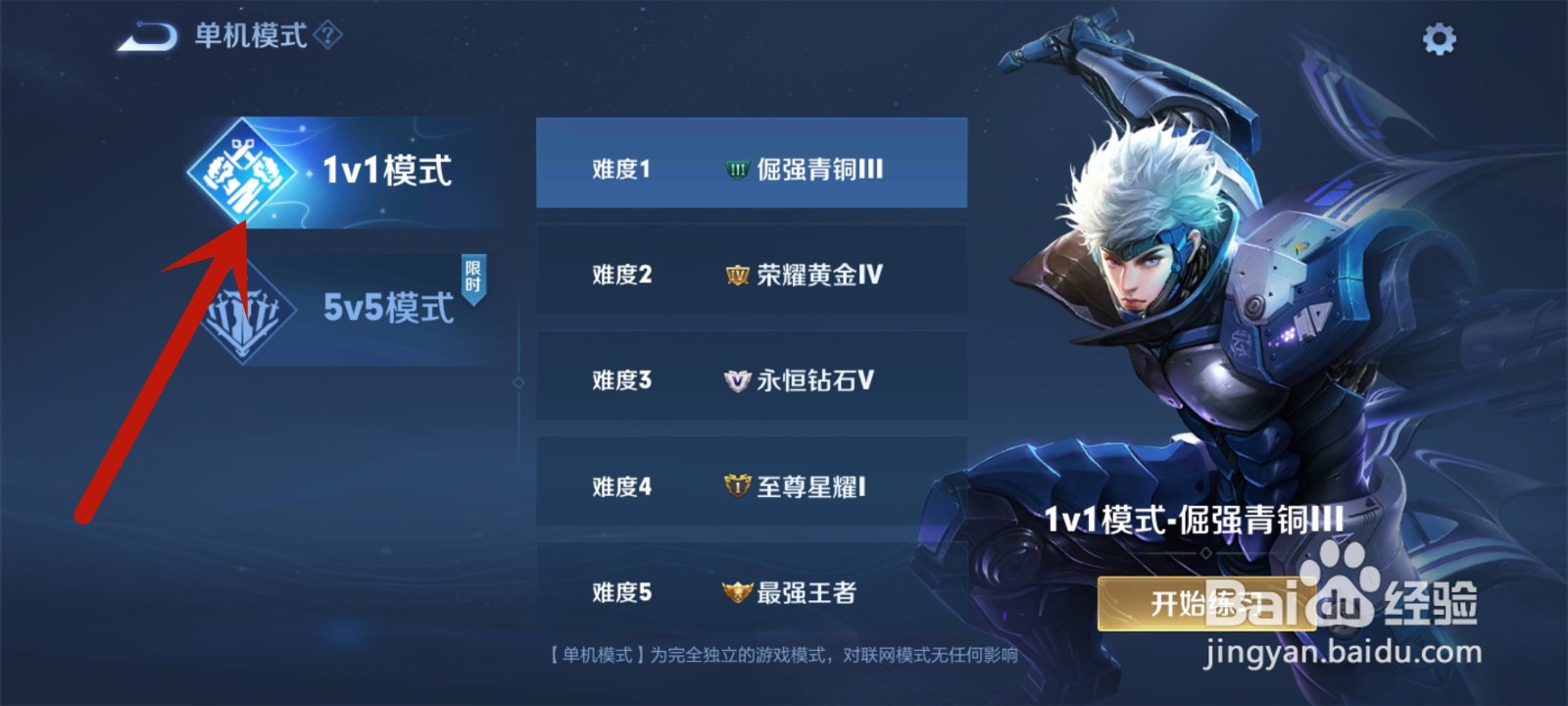Screen dimensions: 1568x706
Task: Click the 5v5模式 crystal emblem icon
Action: (x=243, y=312)
